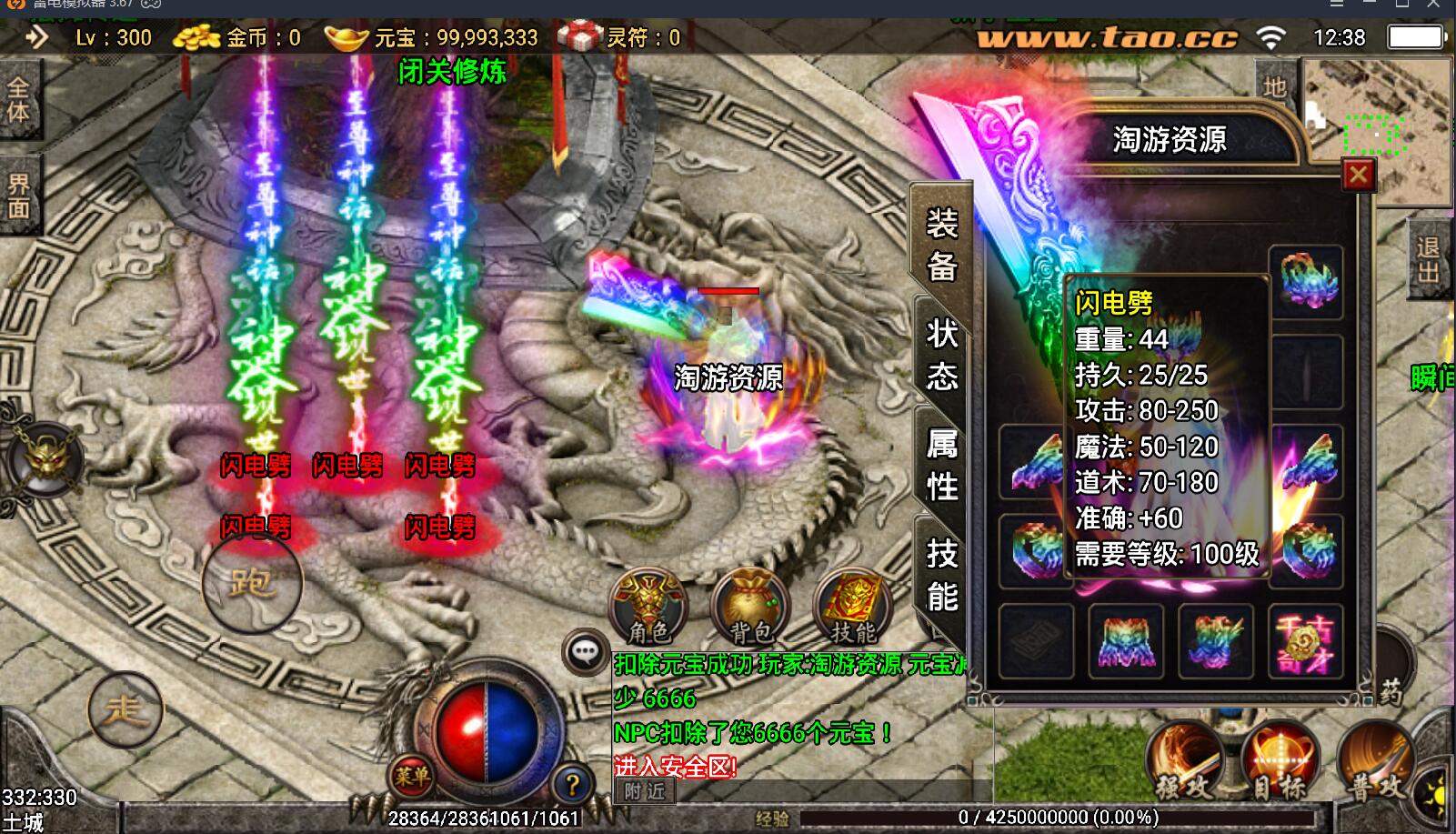This screenshot has height=834, width=1456.
Task: Click the 退出 exit button
Action: 1428,260
